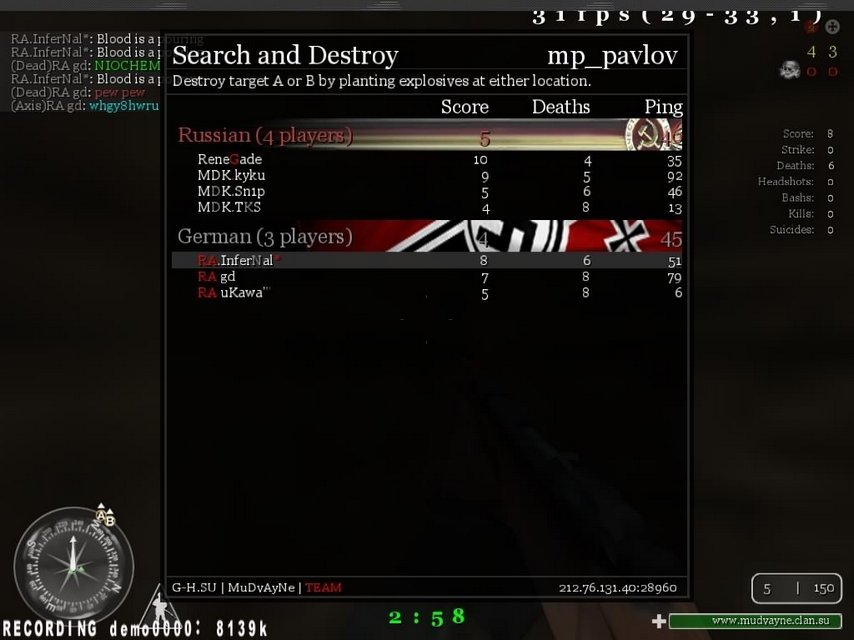The width and height of the screenshot is (854, 640).
Task: Click the MDK.TKS player row
Action: pos(427,208)
